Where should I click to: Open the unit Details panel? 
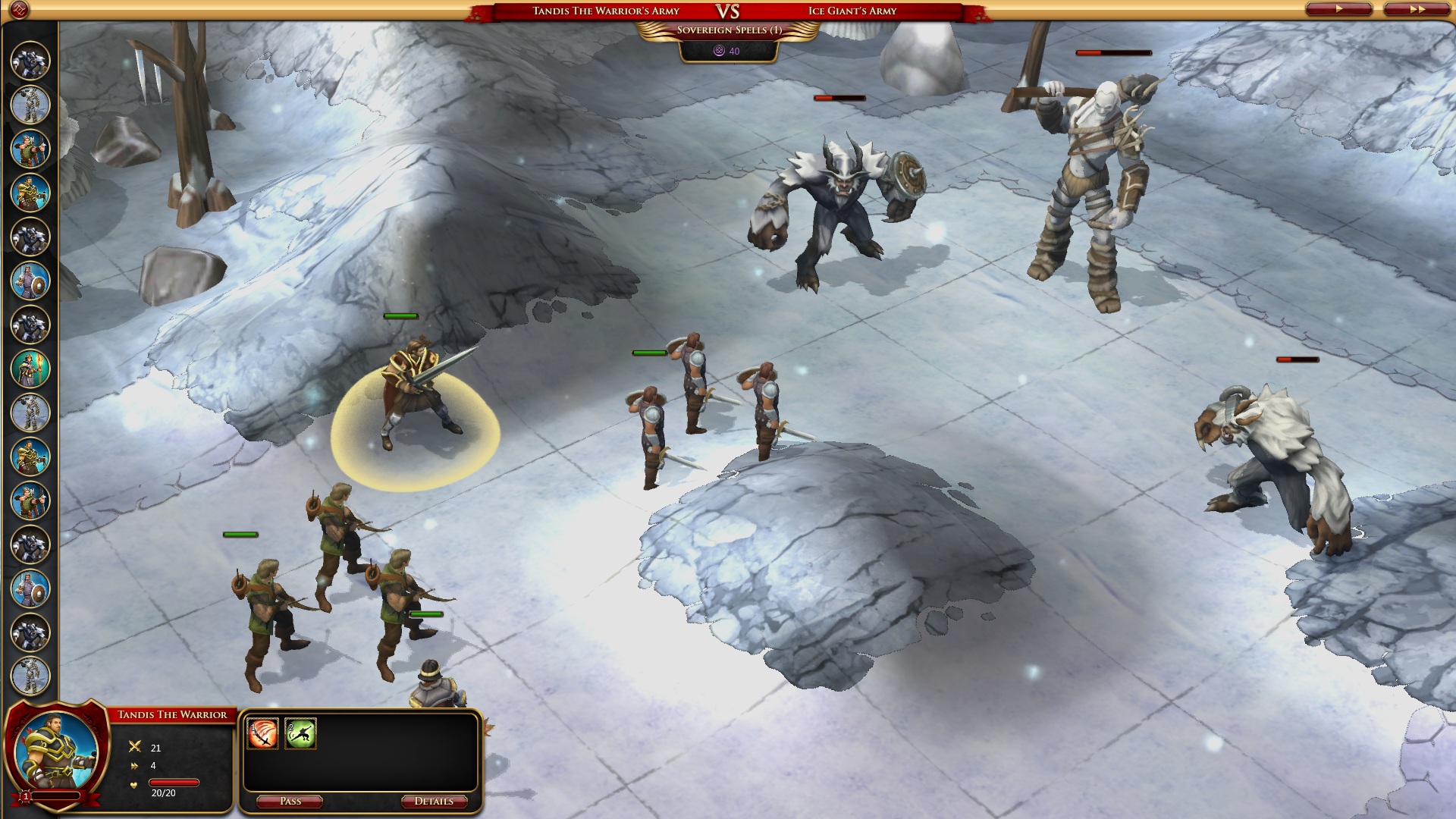pyautogui.click(x=434, y=802)
